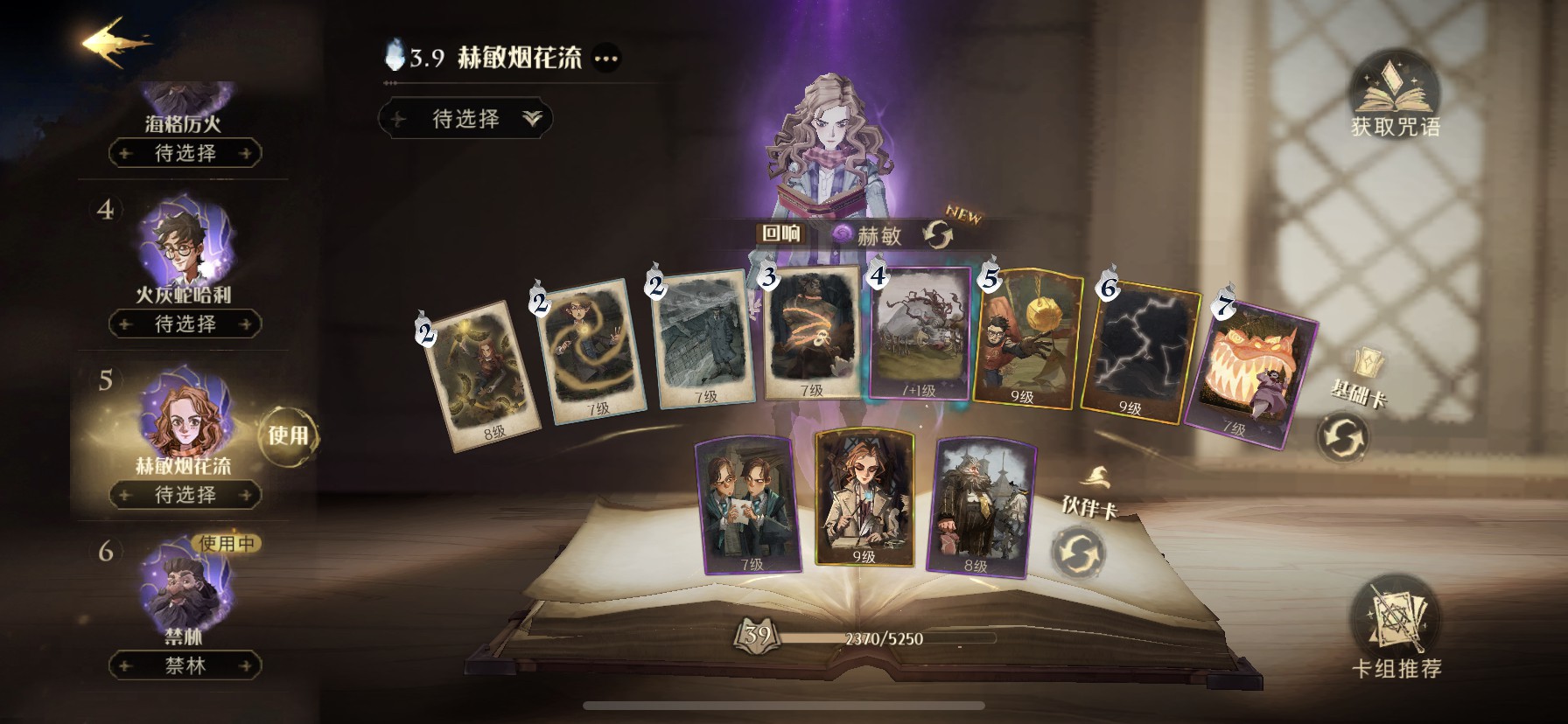
Task: Click the 回响 echo swap arrows beside 赫敏
Action: coord(938,234)
